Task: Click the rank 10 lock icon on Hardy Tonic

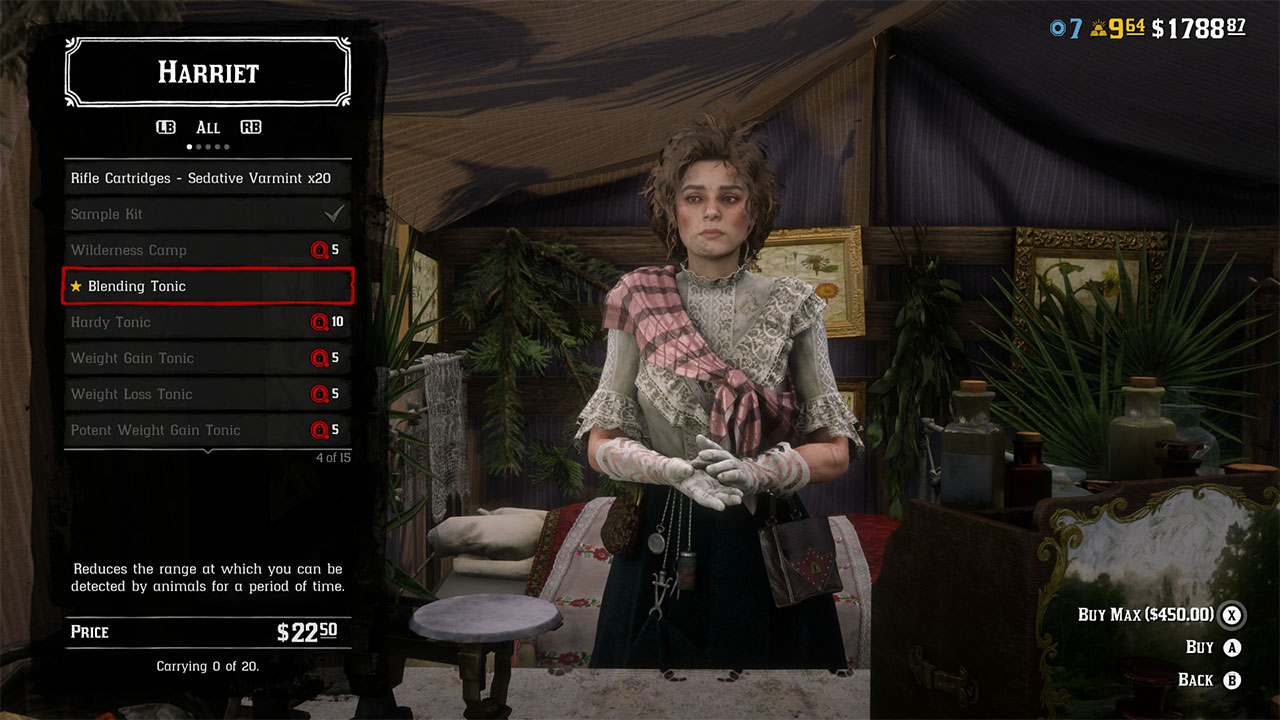Action: point(318,322)
